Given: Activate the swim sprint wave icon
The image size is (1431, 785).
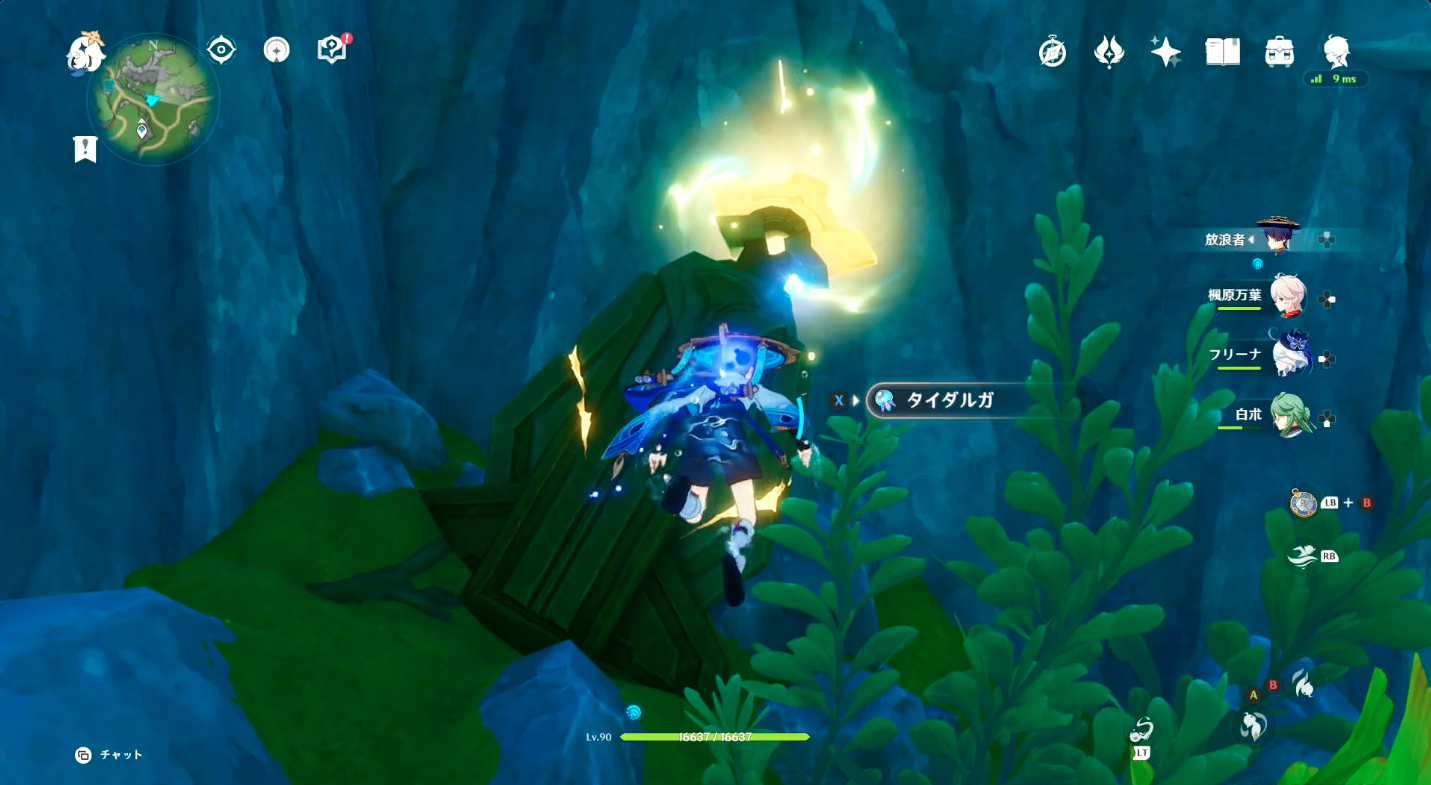Looking at the screenshot, I should click(1301, 557).
